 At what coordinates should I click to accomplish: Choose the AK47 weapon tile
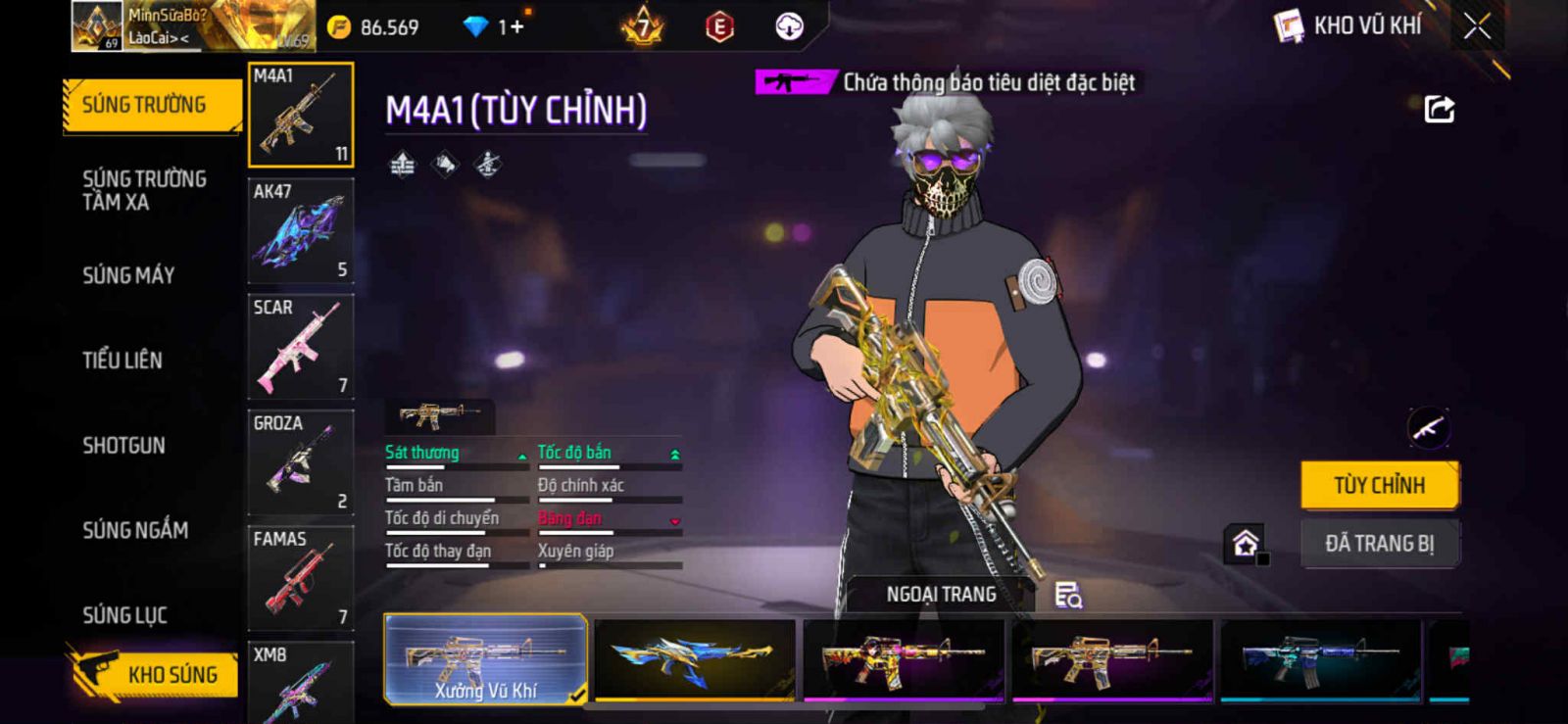pyautogui.click(x=301, y=231)
